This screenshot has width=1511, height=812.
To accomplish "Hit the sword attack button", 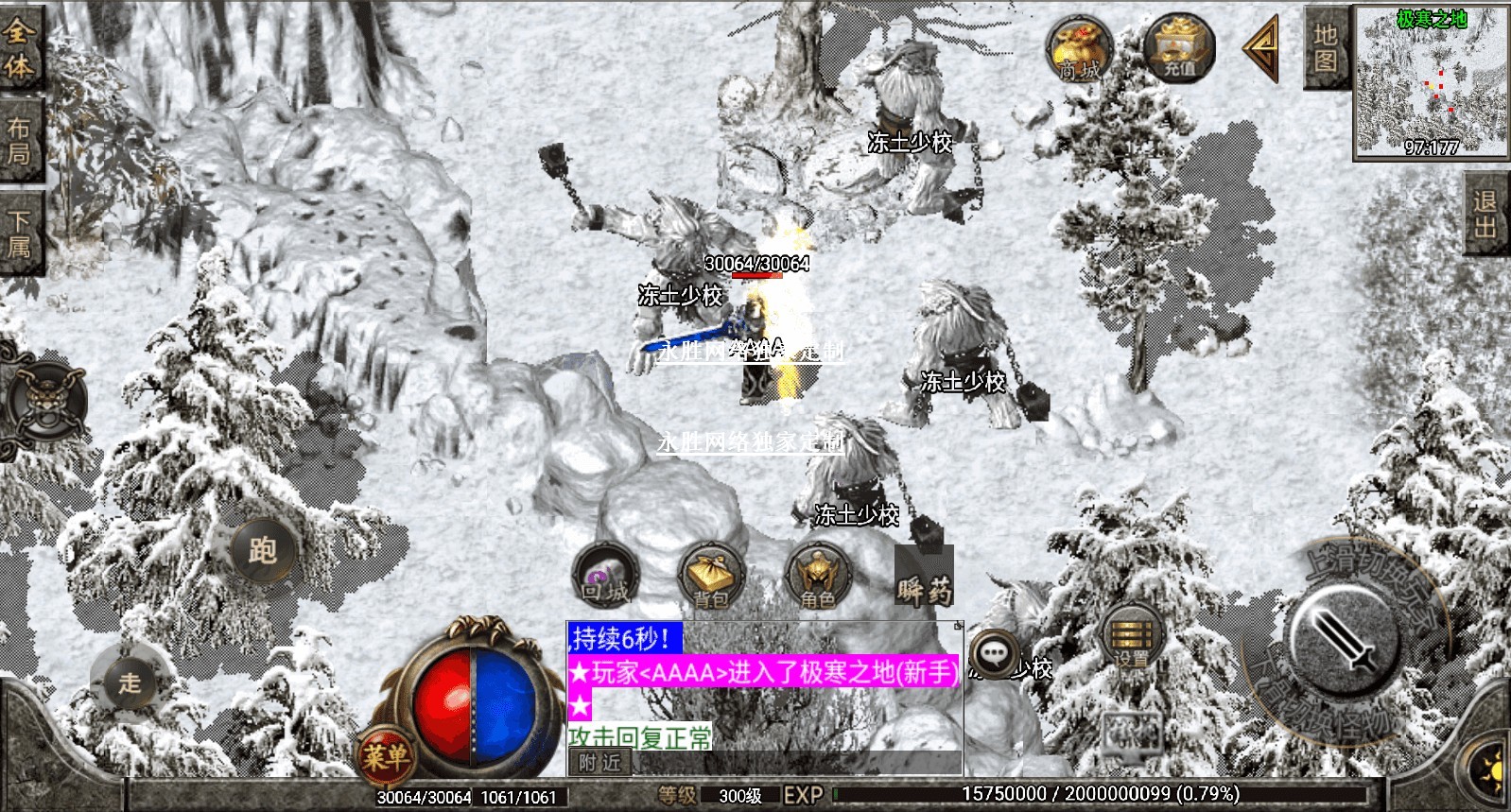I will (x=1342, y=636).
